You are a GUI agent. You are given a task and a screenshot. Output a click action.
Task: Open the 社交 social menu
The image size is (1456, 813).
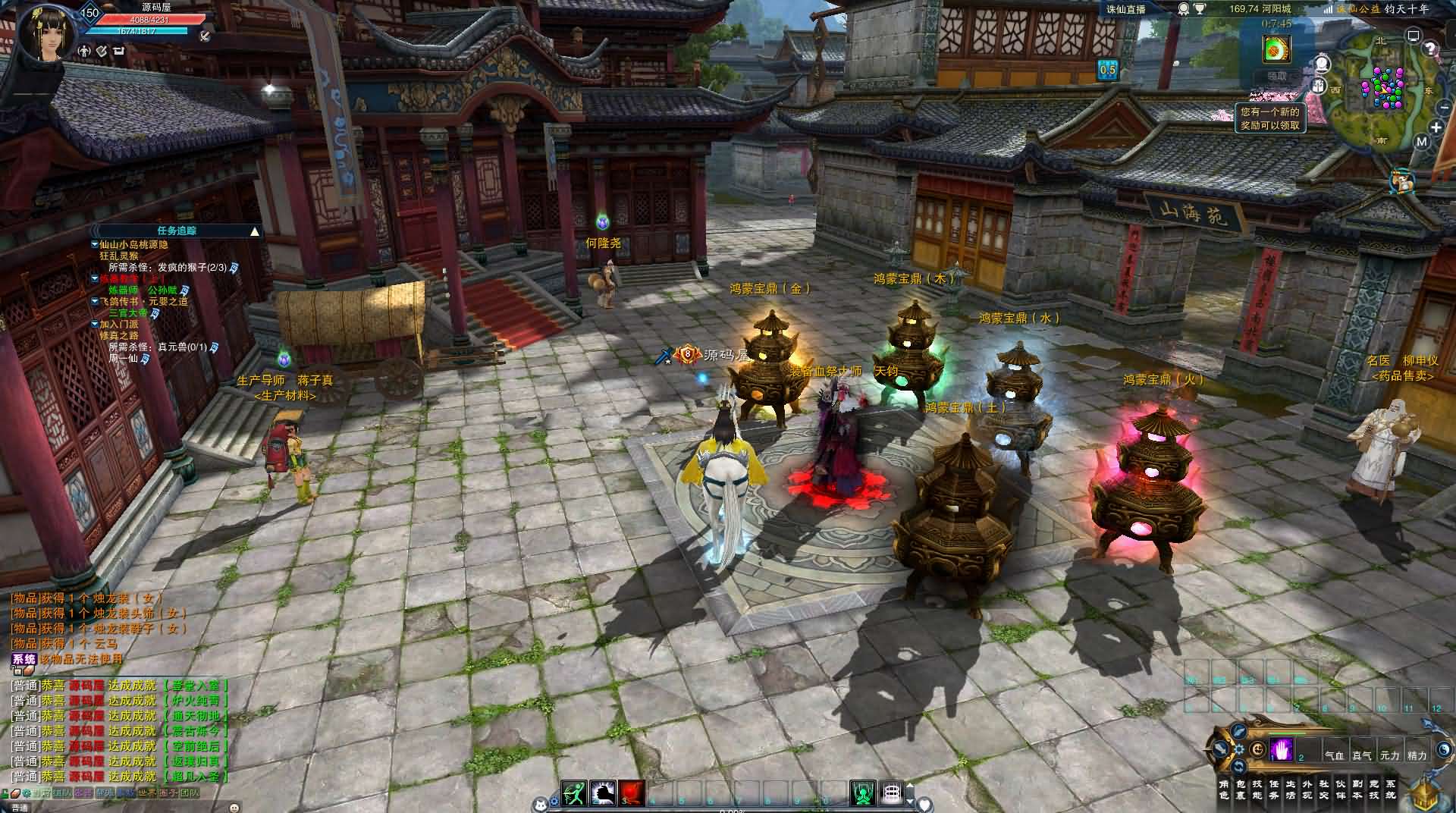pos(1324,789)
